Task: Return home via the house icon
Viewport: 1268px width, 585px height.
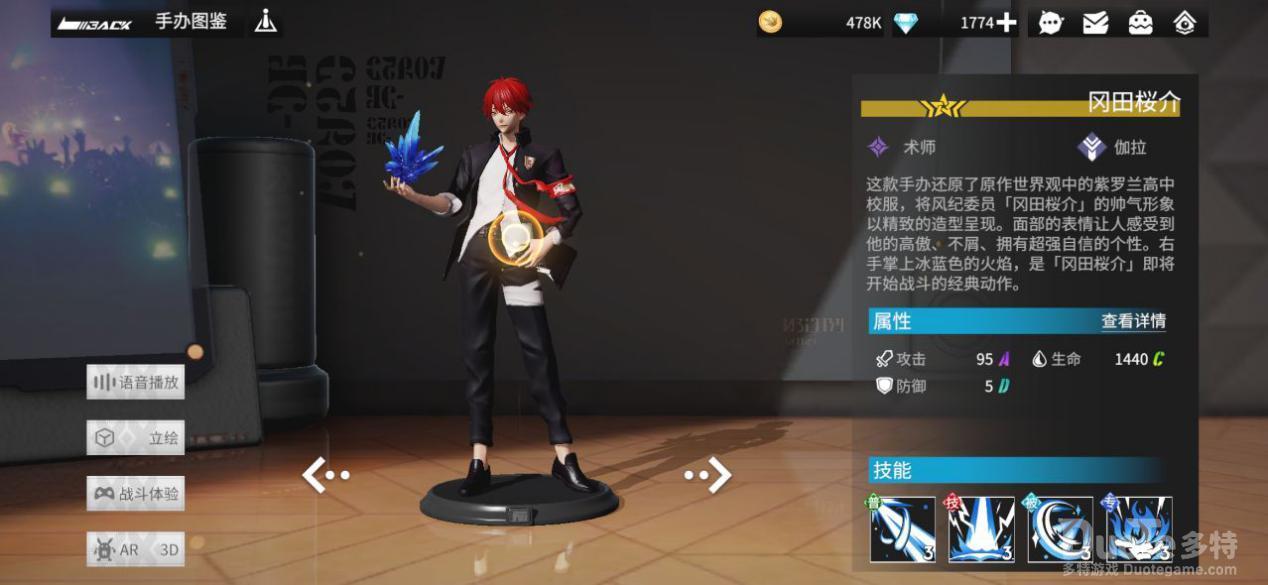Action: pos(1185,22)
